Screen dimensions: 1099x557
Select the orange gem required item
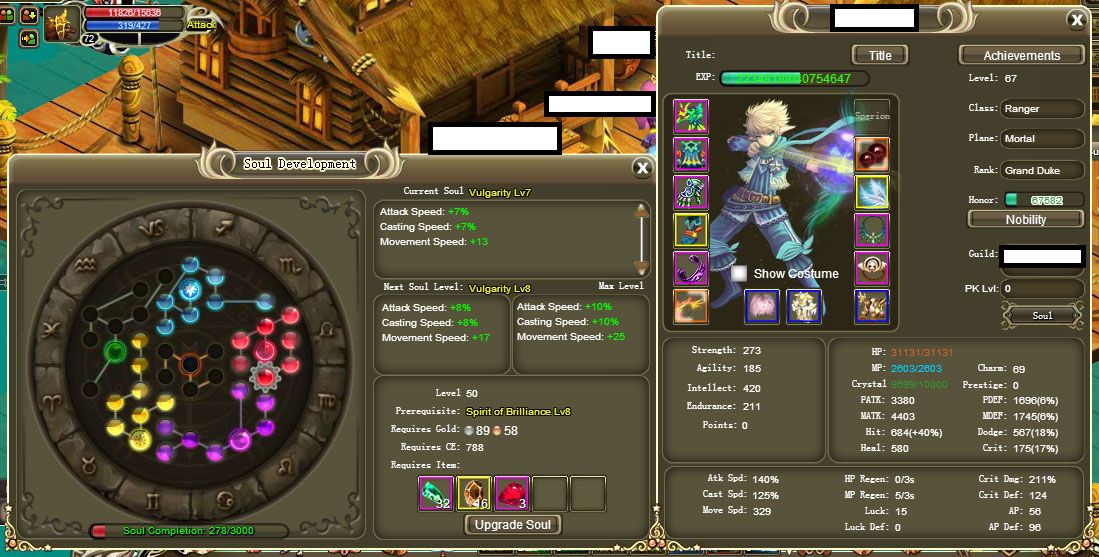(474, 494)
